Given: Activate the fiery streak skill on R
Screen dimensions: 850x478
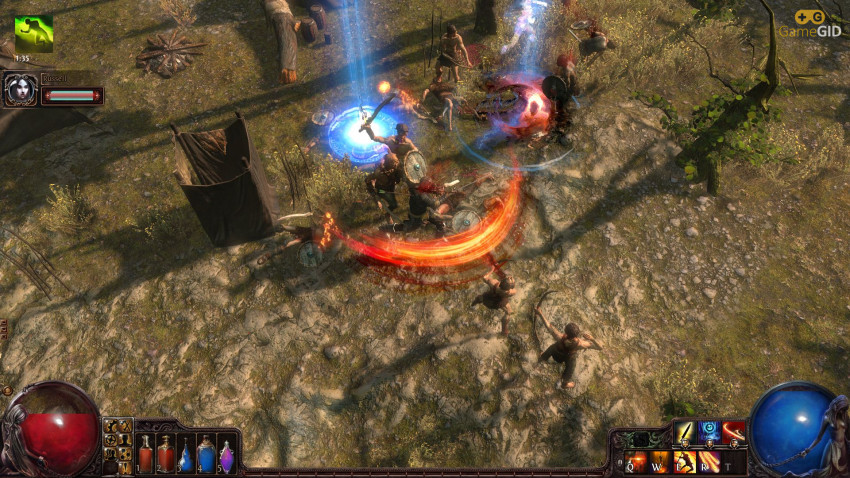Looking at the screenshot, I should click(x=710, y=461).
